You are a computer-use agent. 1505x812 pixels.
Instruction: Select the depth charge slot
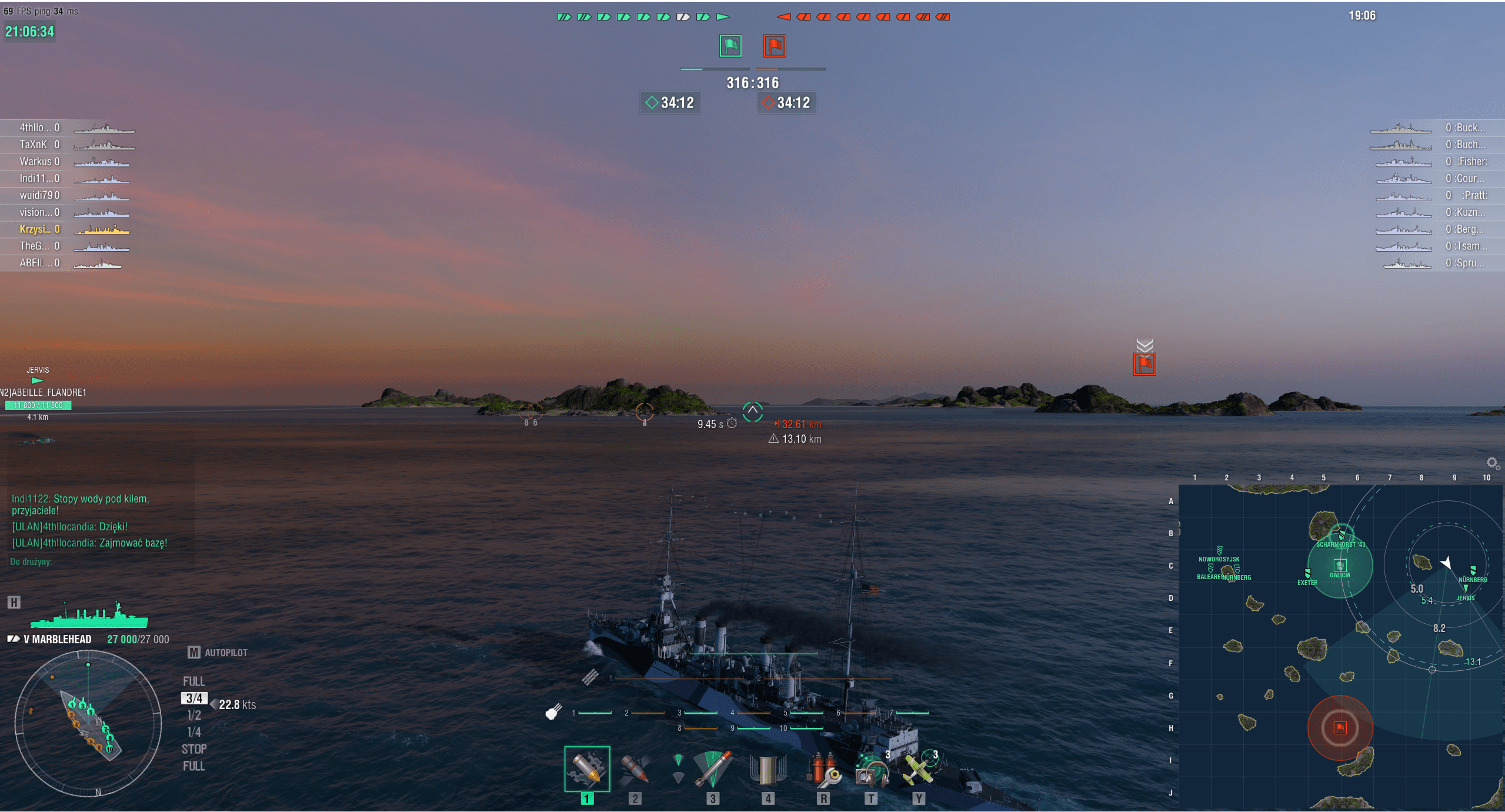point(767,769)
